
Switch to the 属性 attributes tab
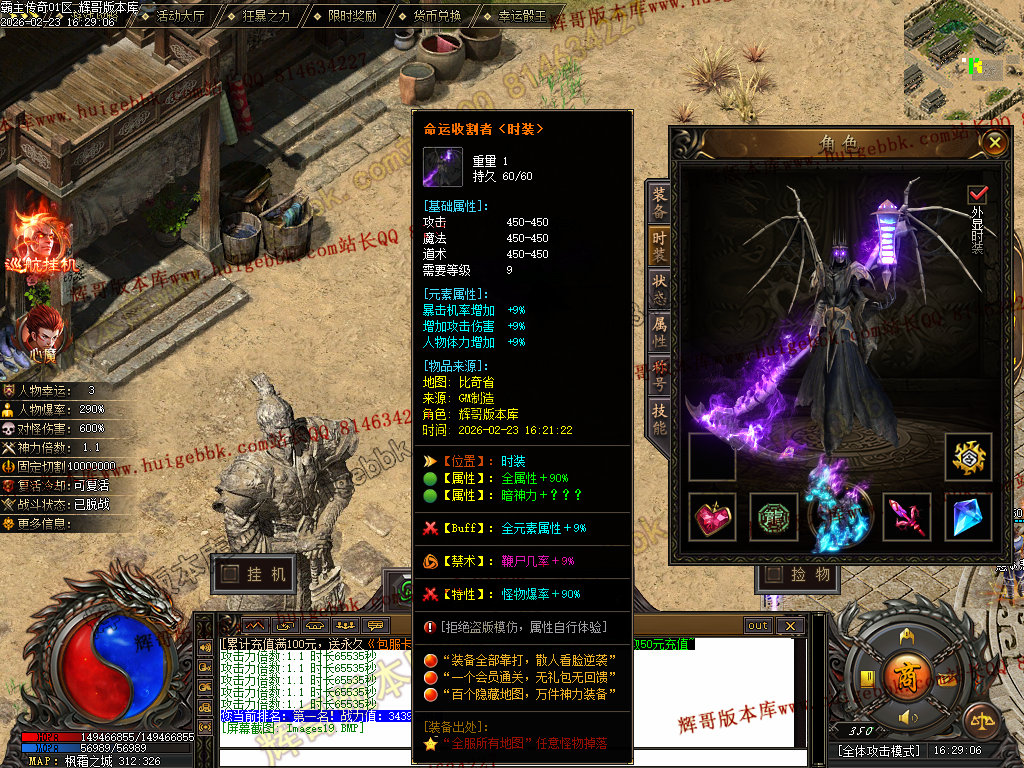coord(659,331)
